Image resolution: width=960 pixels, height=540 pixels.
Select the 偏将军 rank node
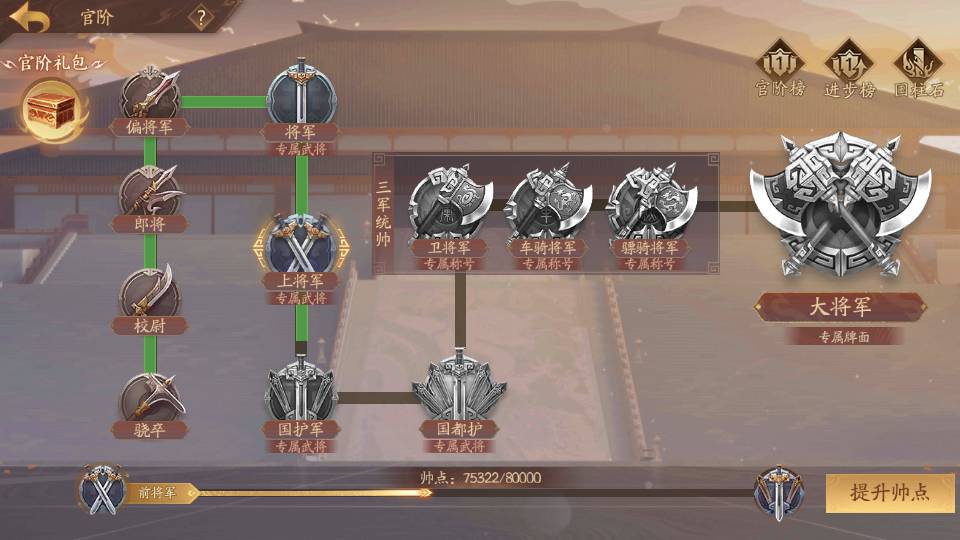coord(150,98)
